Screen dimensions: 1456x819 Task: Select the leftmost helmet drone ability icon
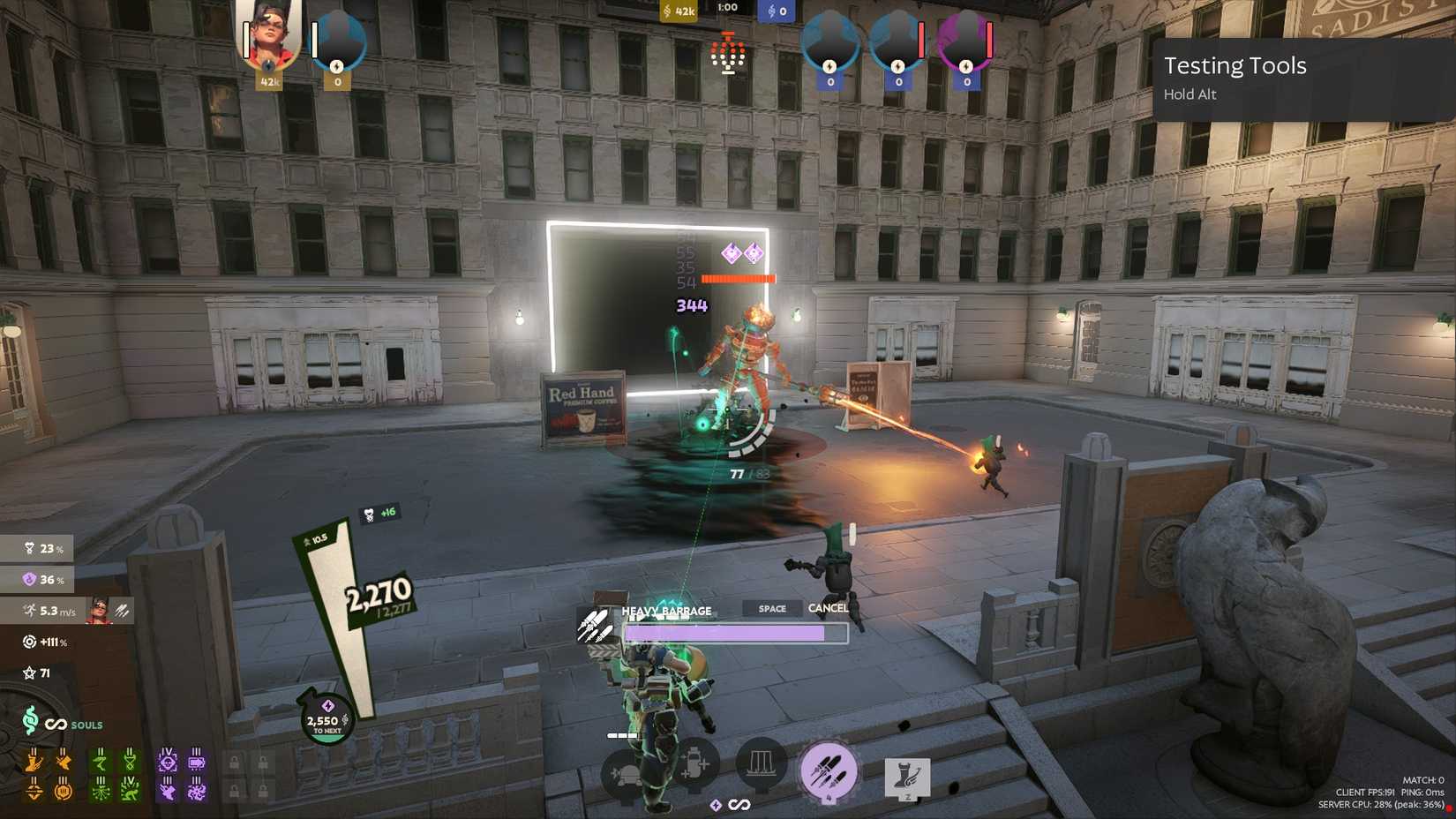627,770
